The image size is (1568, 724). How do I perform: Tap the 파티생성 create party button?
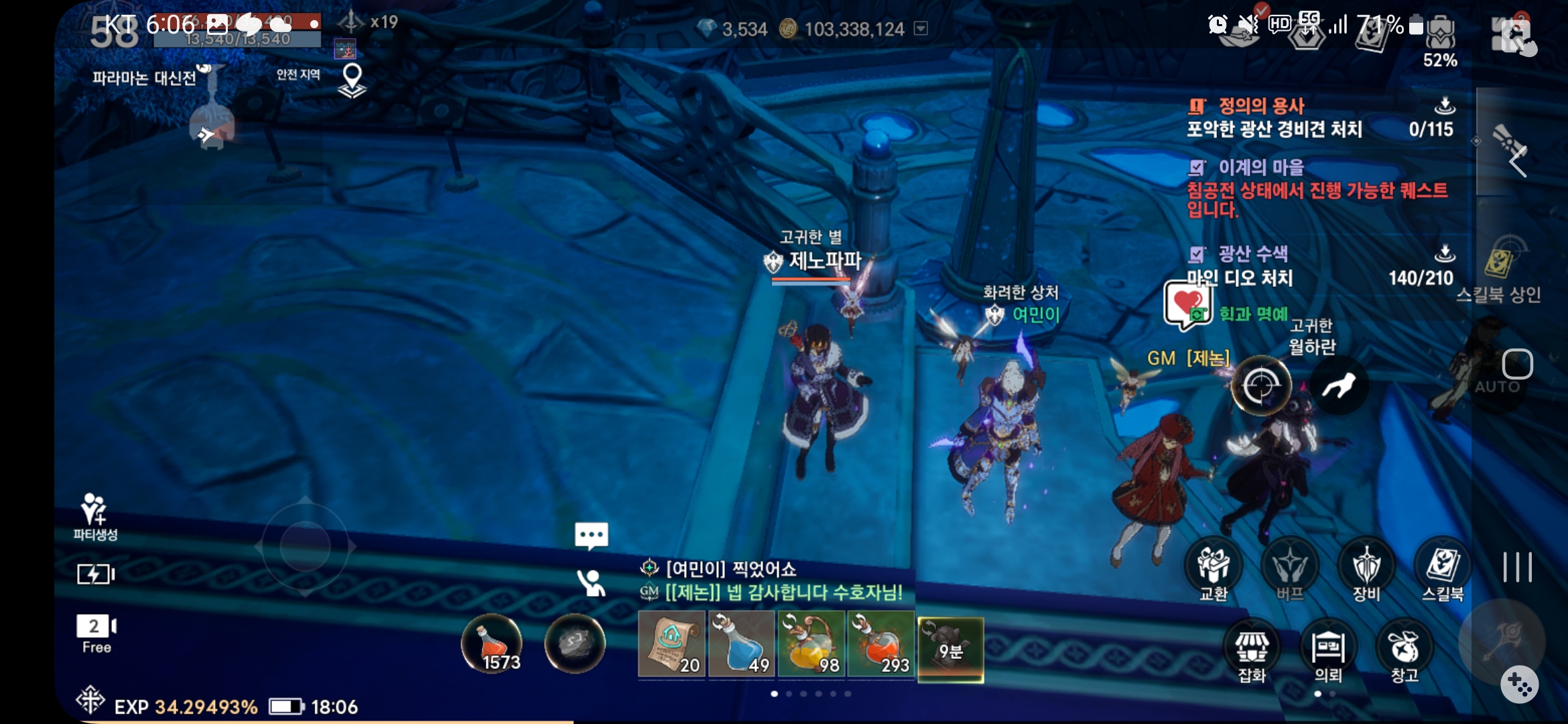(x=94, y=517)
